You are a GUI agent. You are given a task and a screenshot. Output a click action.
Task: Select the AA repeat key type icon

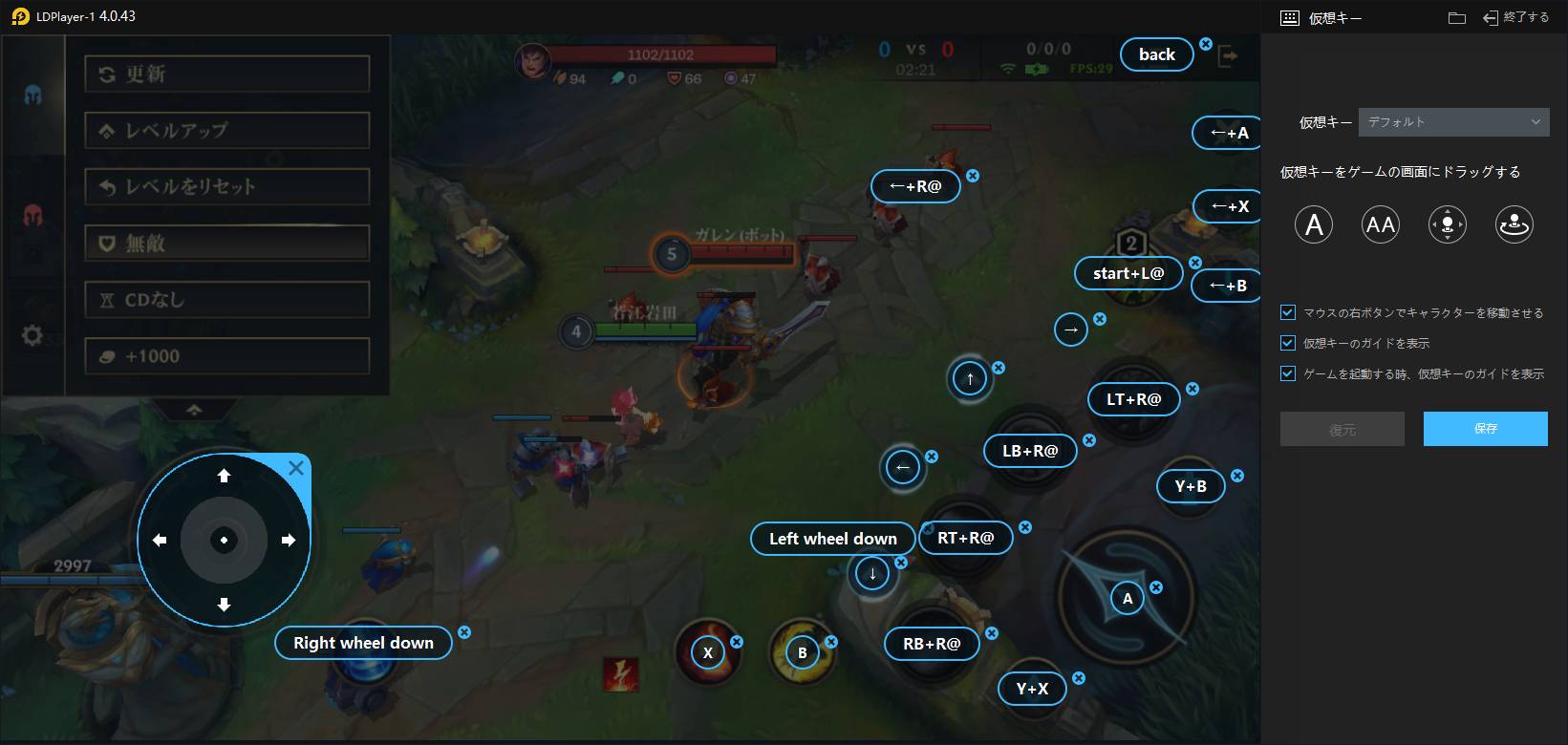[1381, 224]
